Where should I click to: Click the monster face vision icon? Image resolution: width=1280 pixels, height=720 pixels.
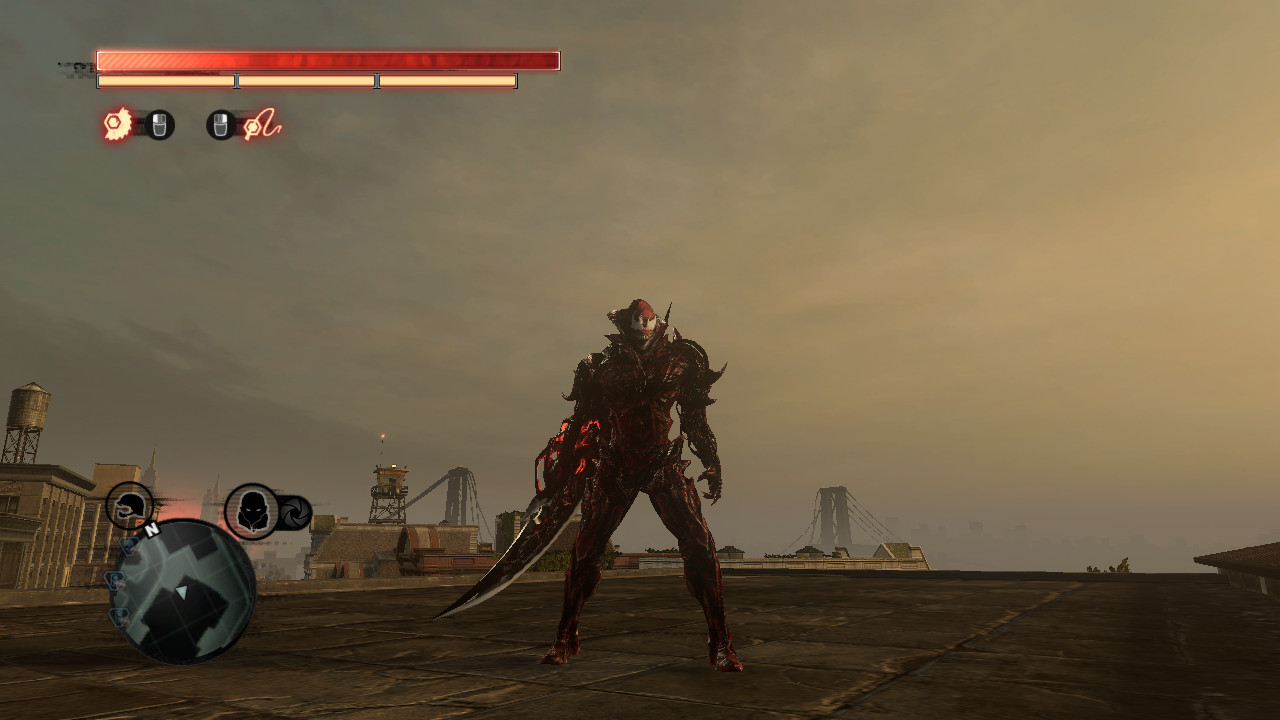(251, 511)
